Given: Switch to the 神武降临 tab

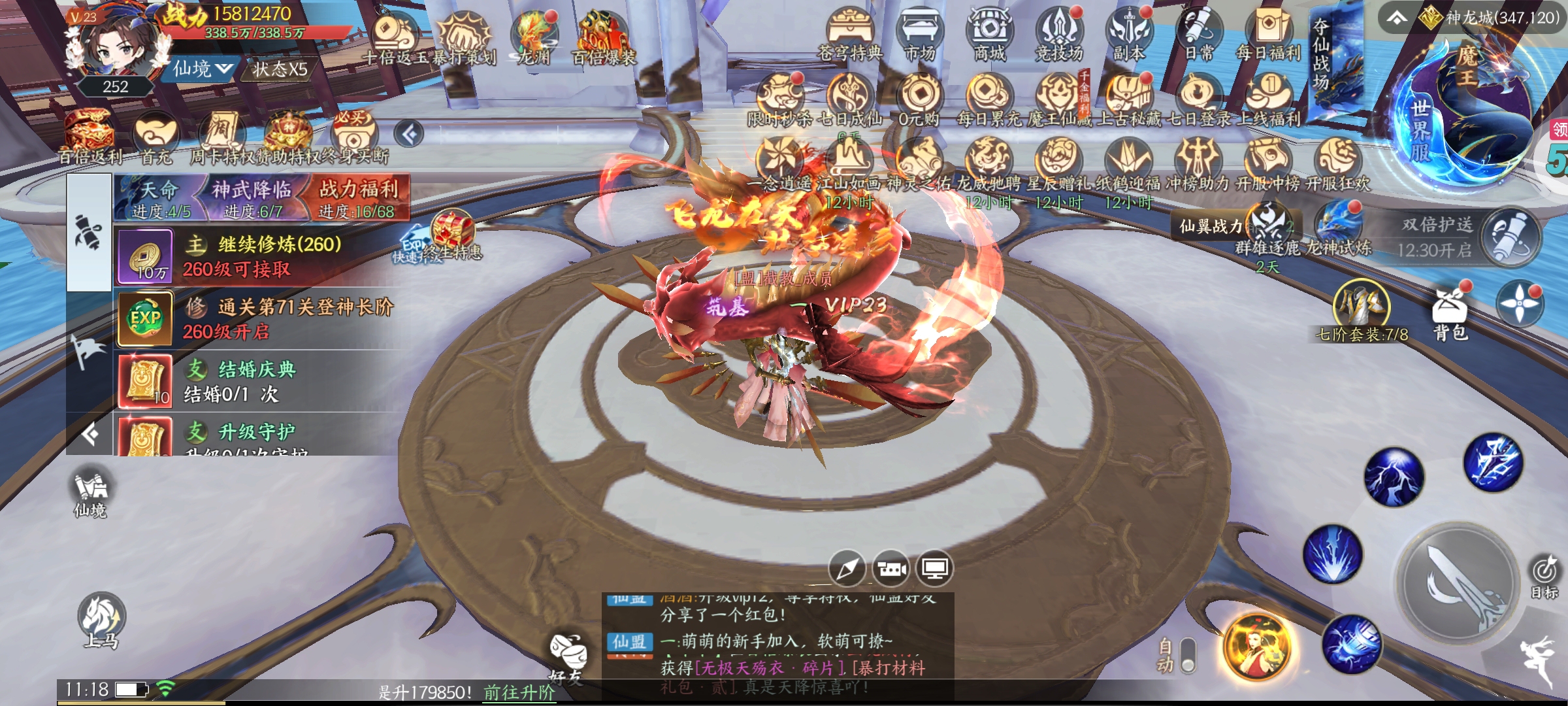Looking at the screenshot, I should [252, 198].
